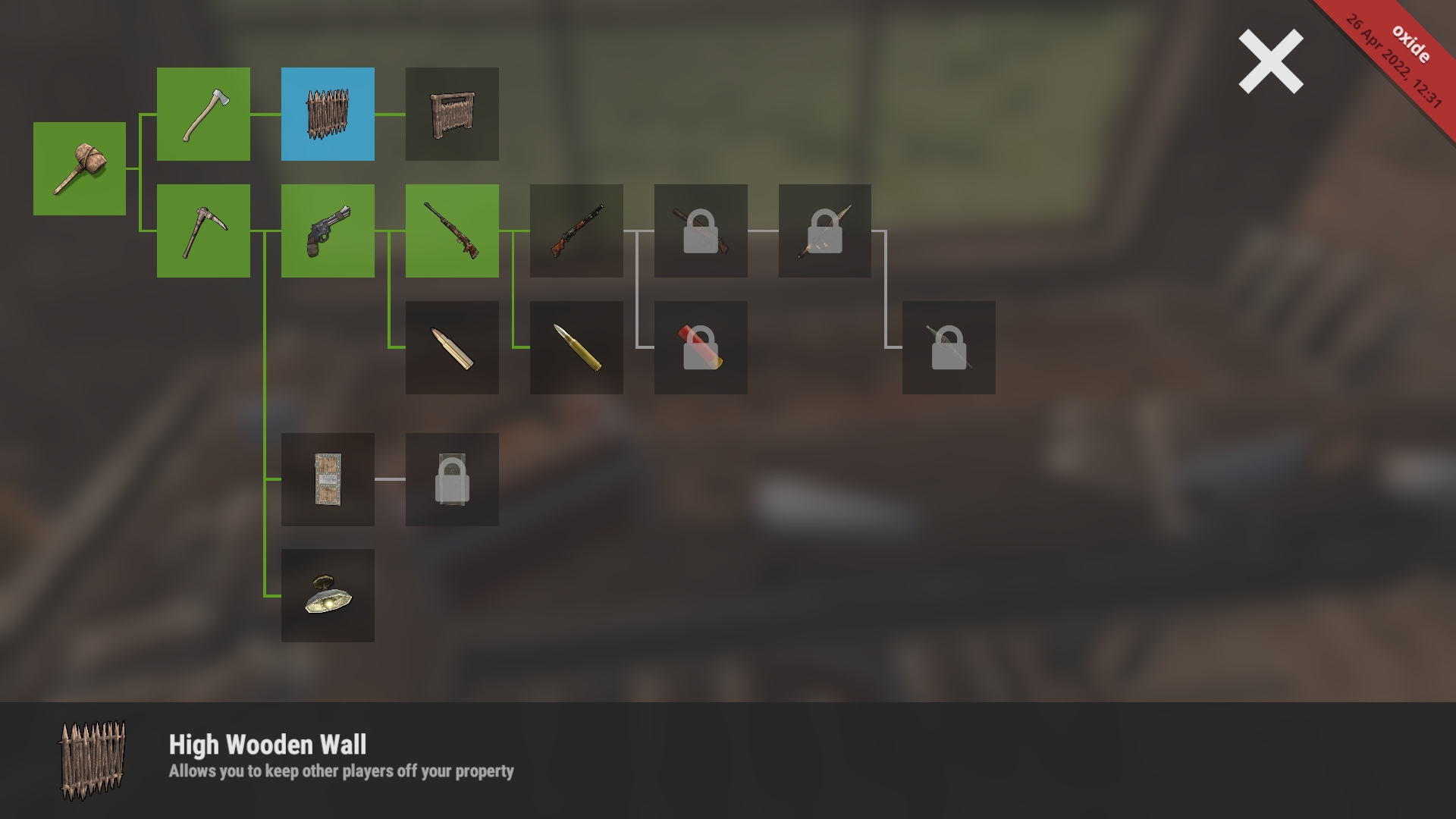1456x819 pixels.
Task: Open the locked node right of the shotgun
Action: tap(699, 231)
